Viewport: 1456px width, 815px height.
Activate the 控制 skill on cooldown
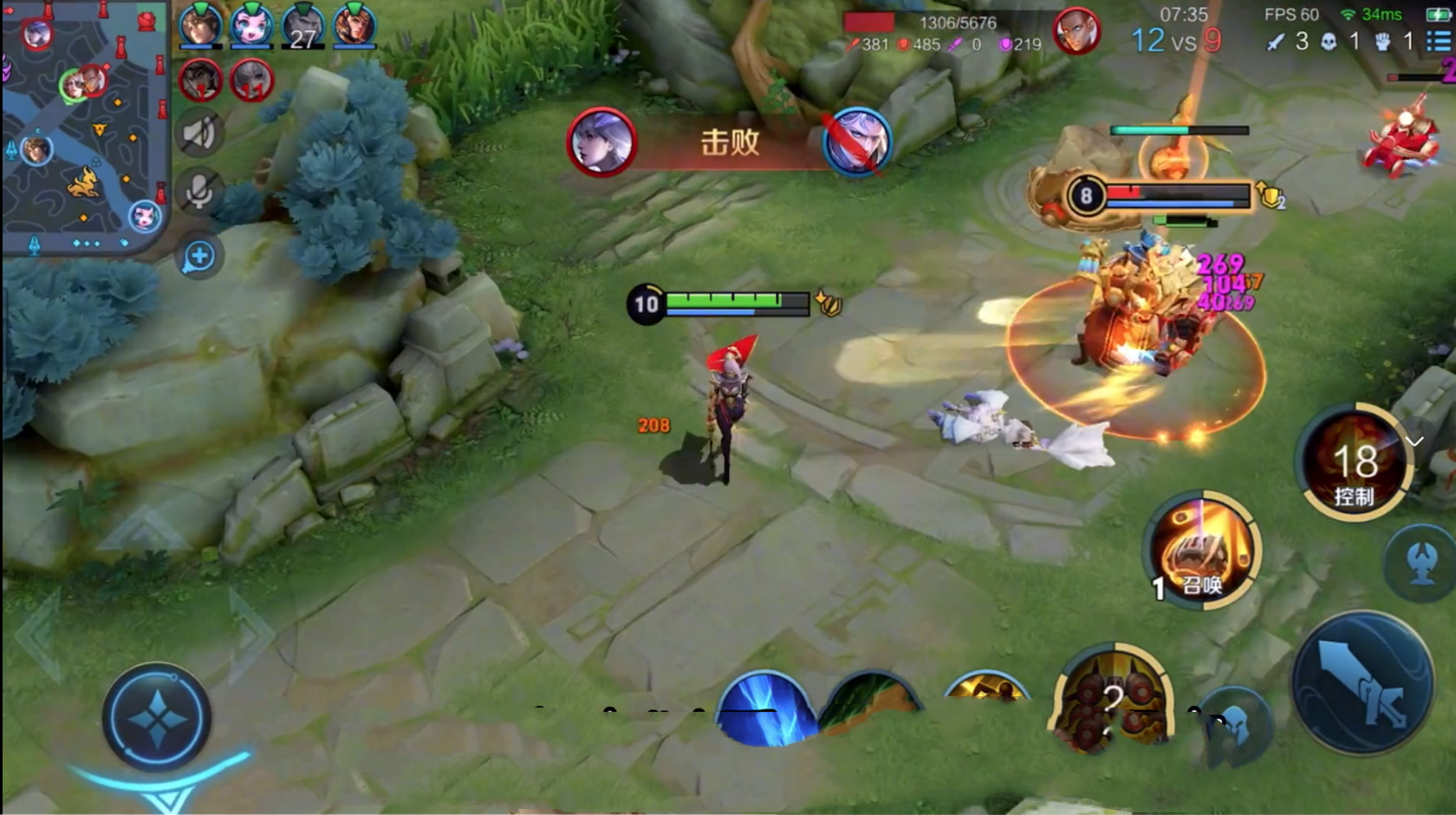click(x=1354, y=463)
